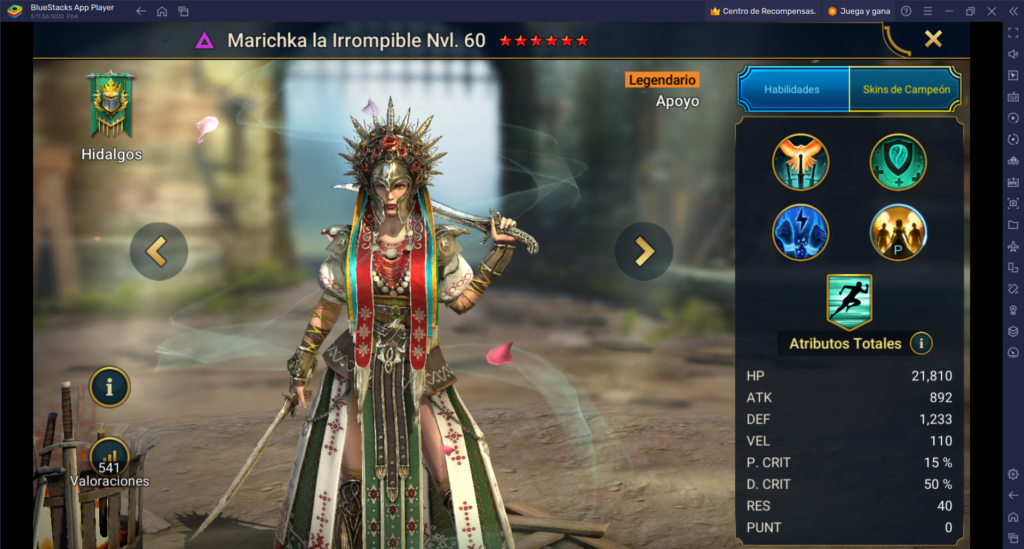Image resolution: width=1024 pixels, height=549 pixels.
Task: Select the blue lightning skill icon
Action: pos(800,232)
